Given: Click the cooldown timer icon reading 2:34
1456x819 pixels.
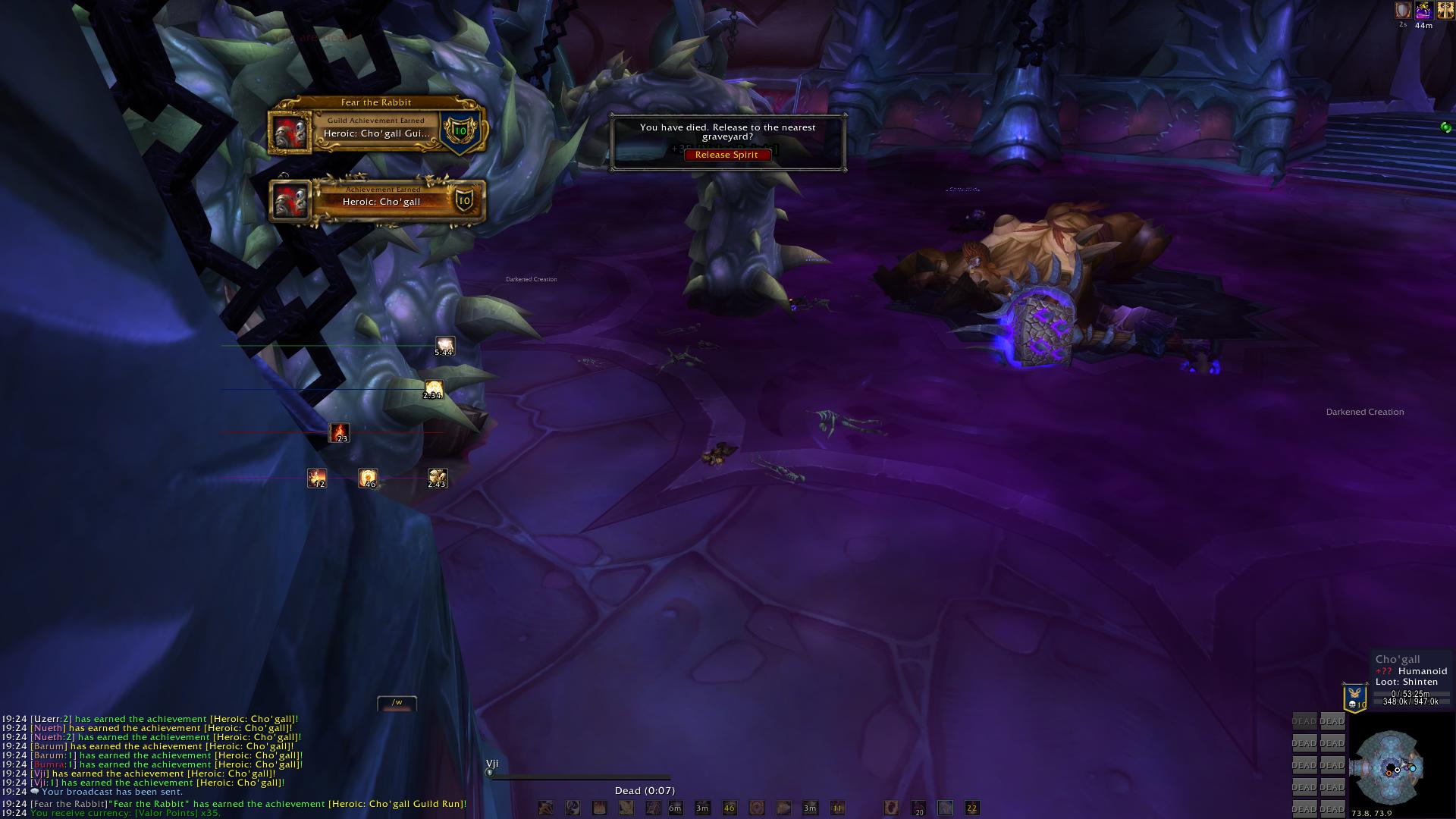Looking at the screenshot, I should (x=433, y=390).
